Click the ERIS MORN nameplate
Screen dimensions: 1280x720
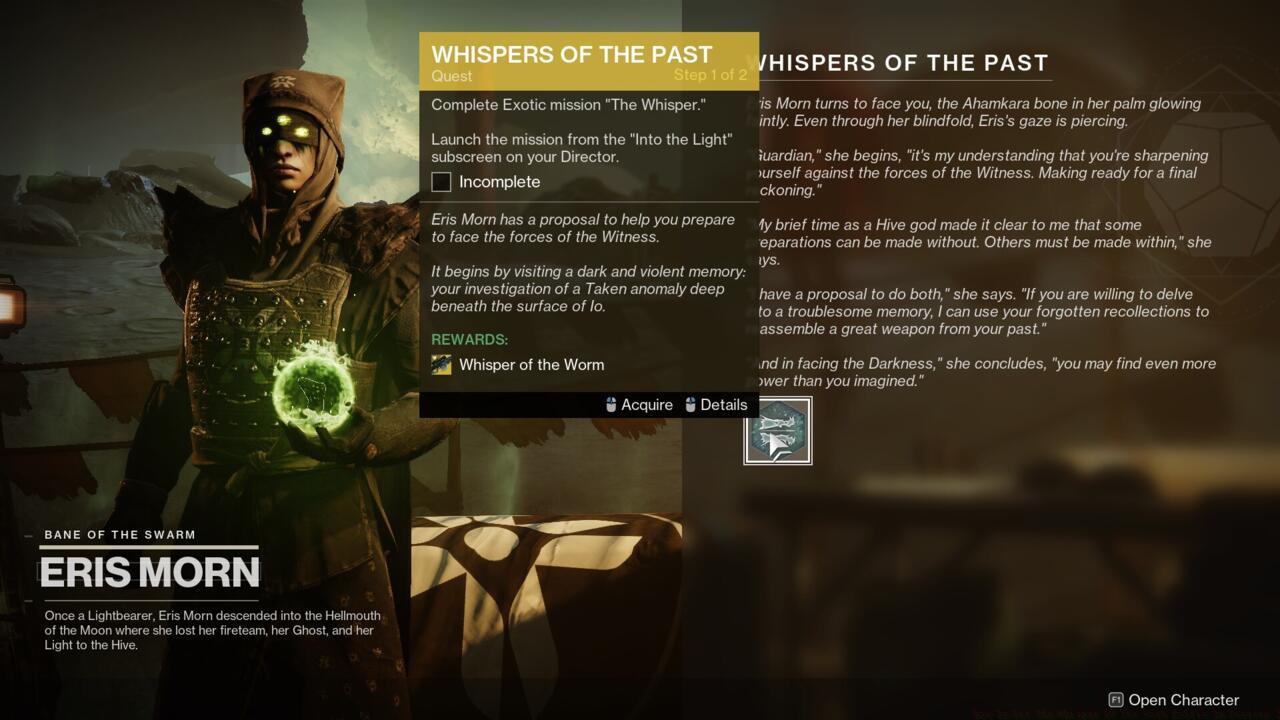click(150, 572)
